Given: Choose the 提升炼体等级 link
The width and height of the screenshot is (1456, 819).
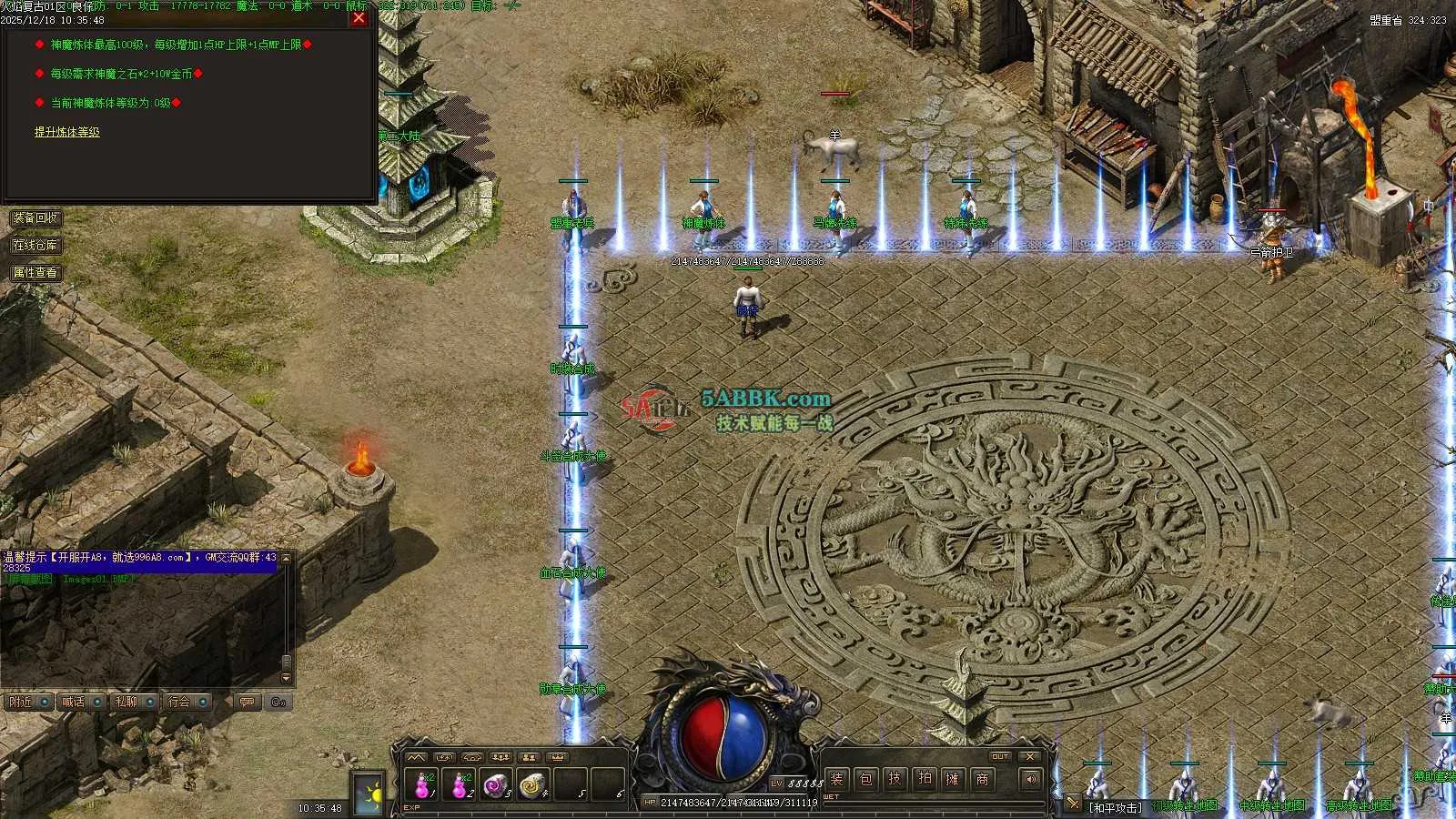Looking at the screenshot, I should [x=67, y=133].
